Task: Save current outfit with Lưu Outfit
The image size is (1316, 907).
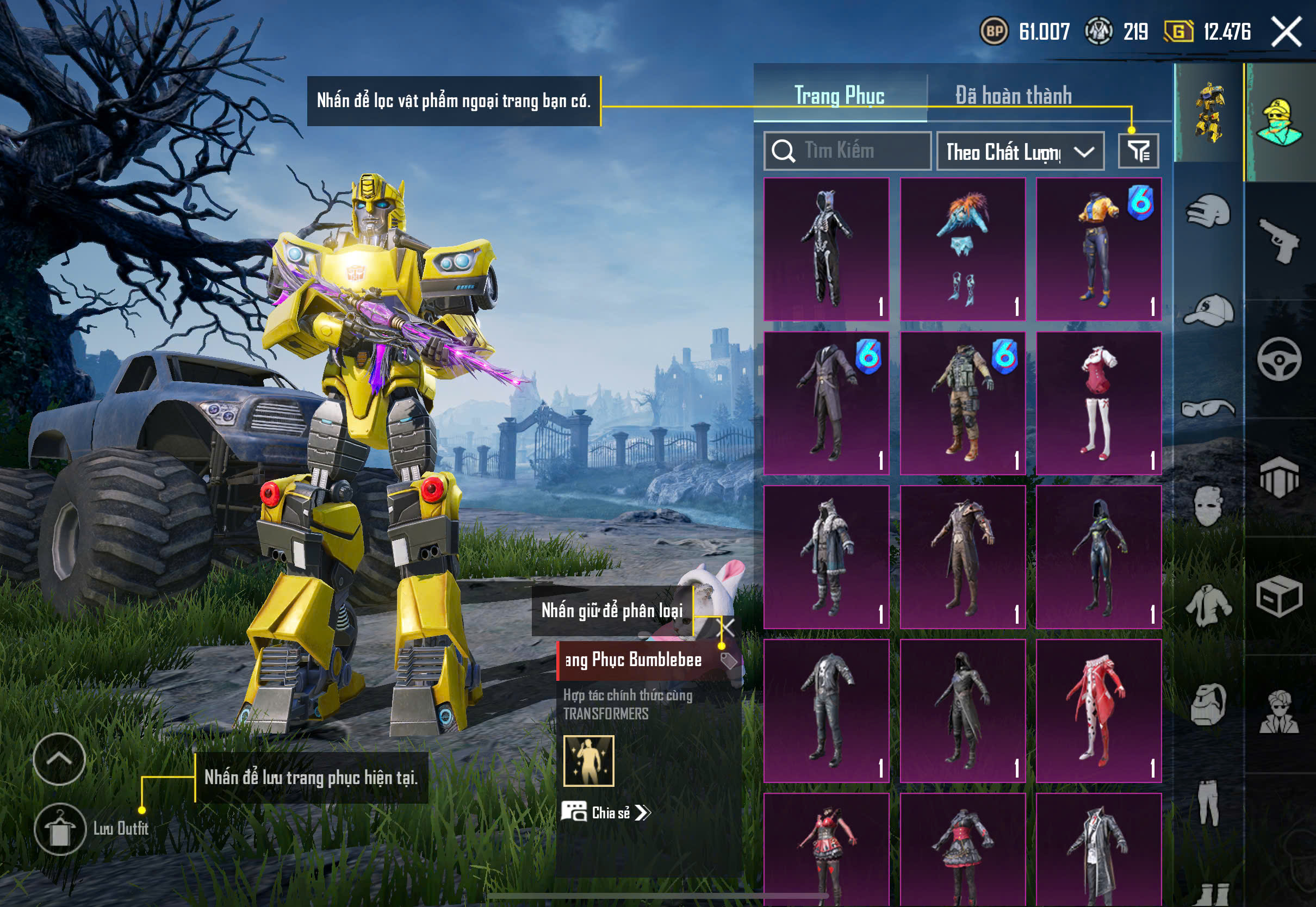Action: [60, 829]
